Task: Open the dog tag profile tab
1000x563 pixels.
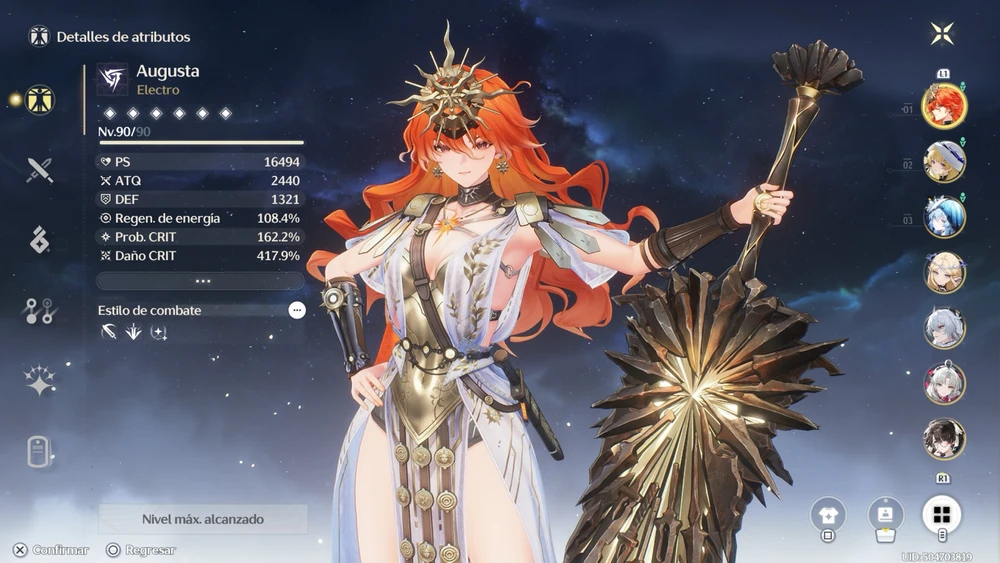Action: (40, 451)
